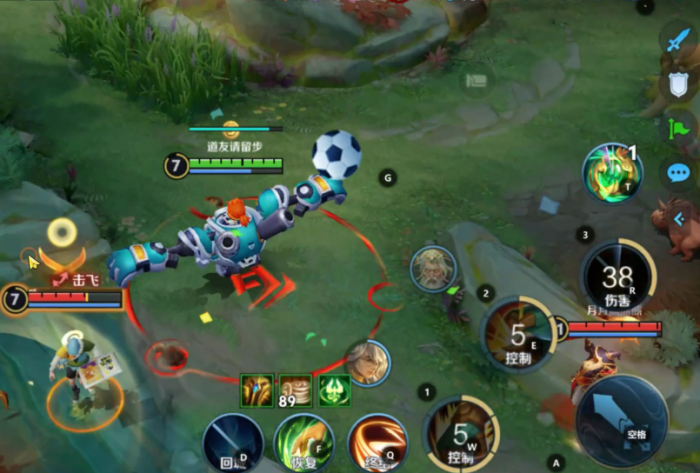Send the shield defend signal
700x473 pixels.
(x=678, y=84)
